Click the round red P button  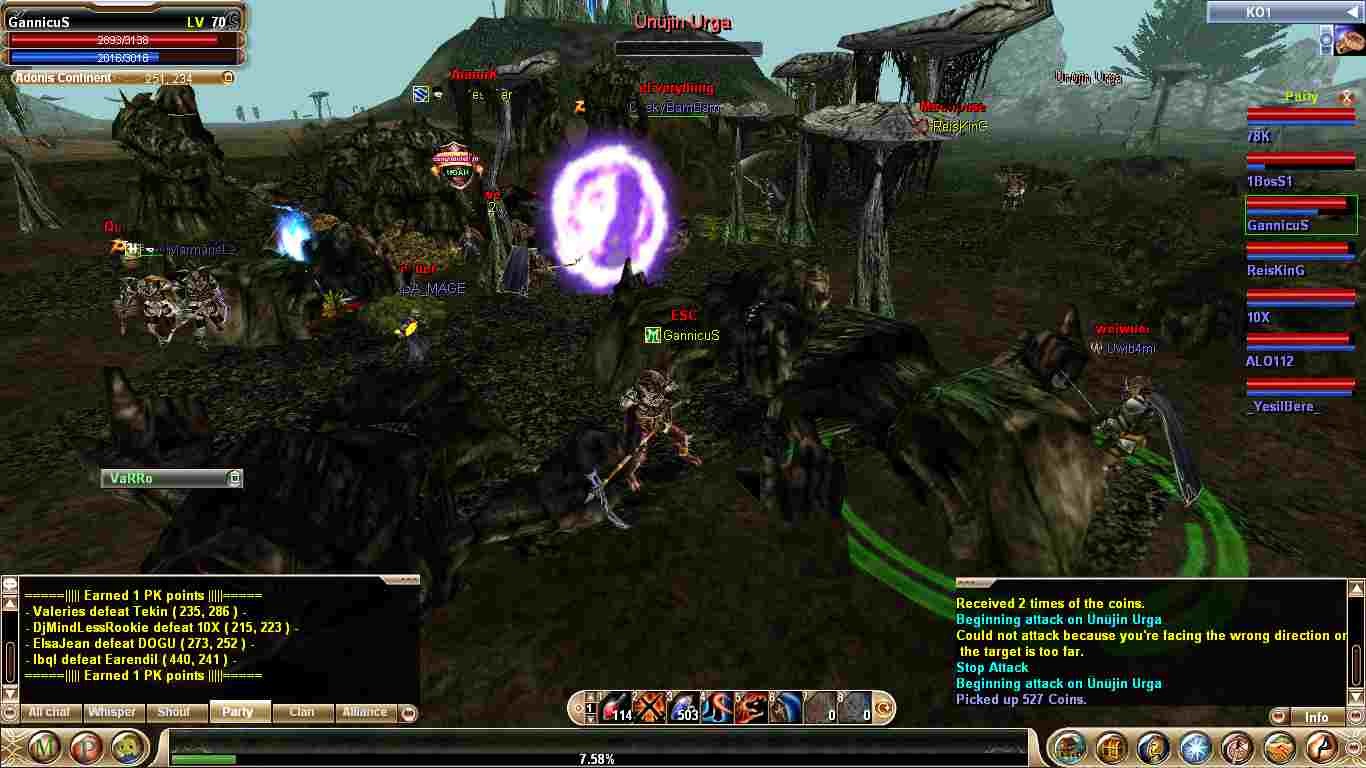tap(87, 747)
